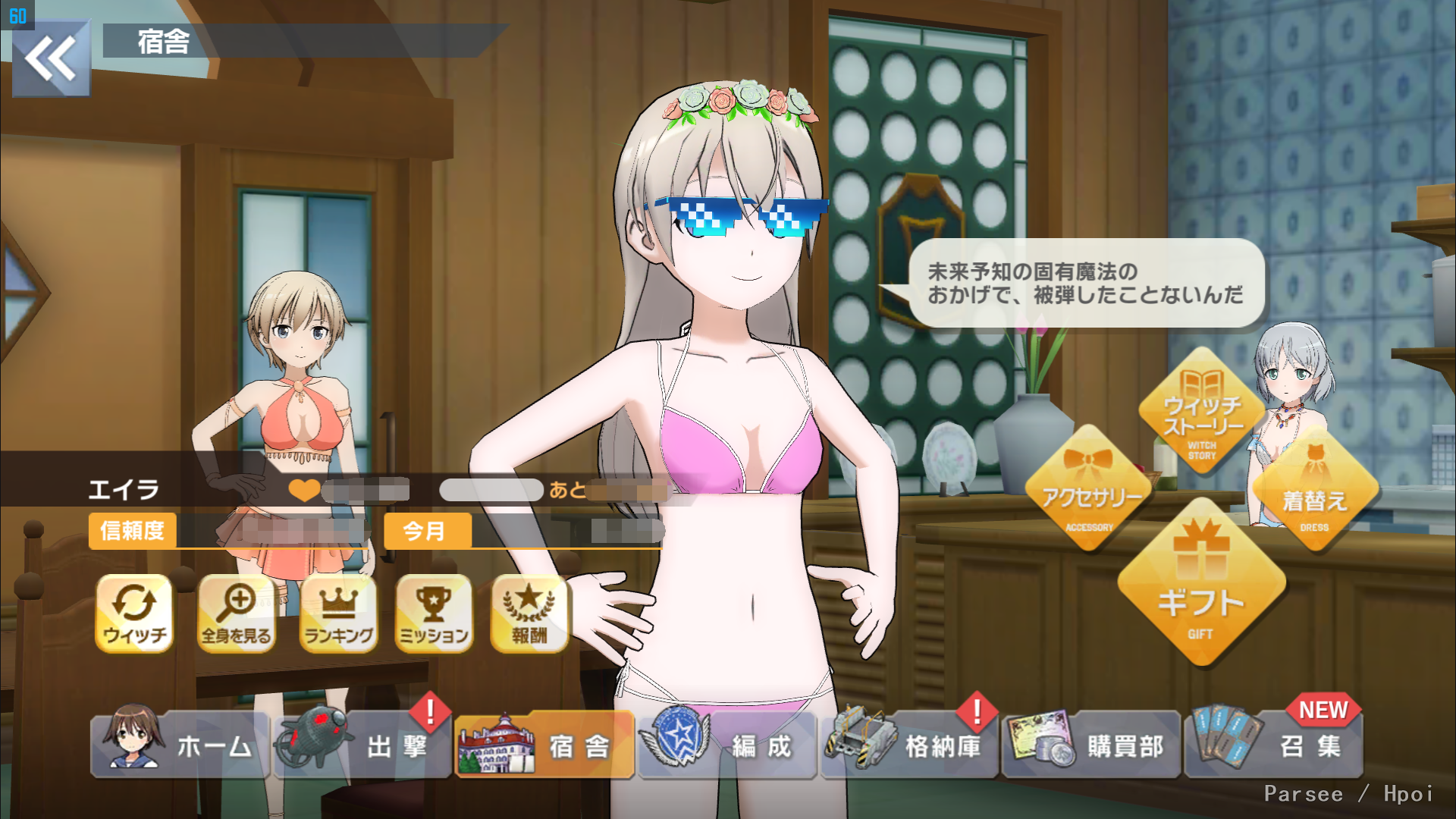
Task: Switch witch with the ウィッチ button
Action: [x=134, y=613]
